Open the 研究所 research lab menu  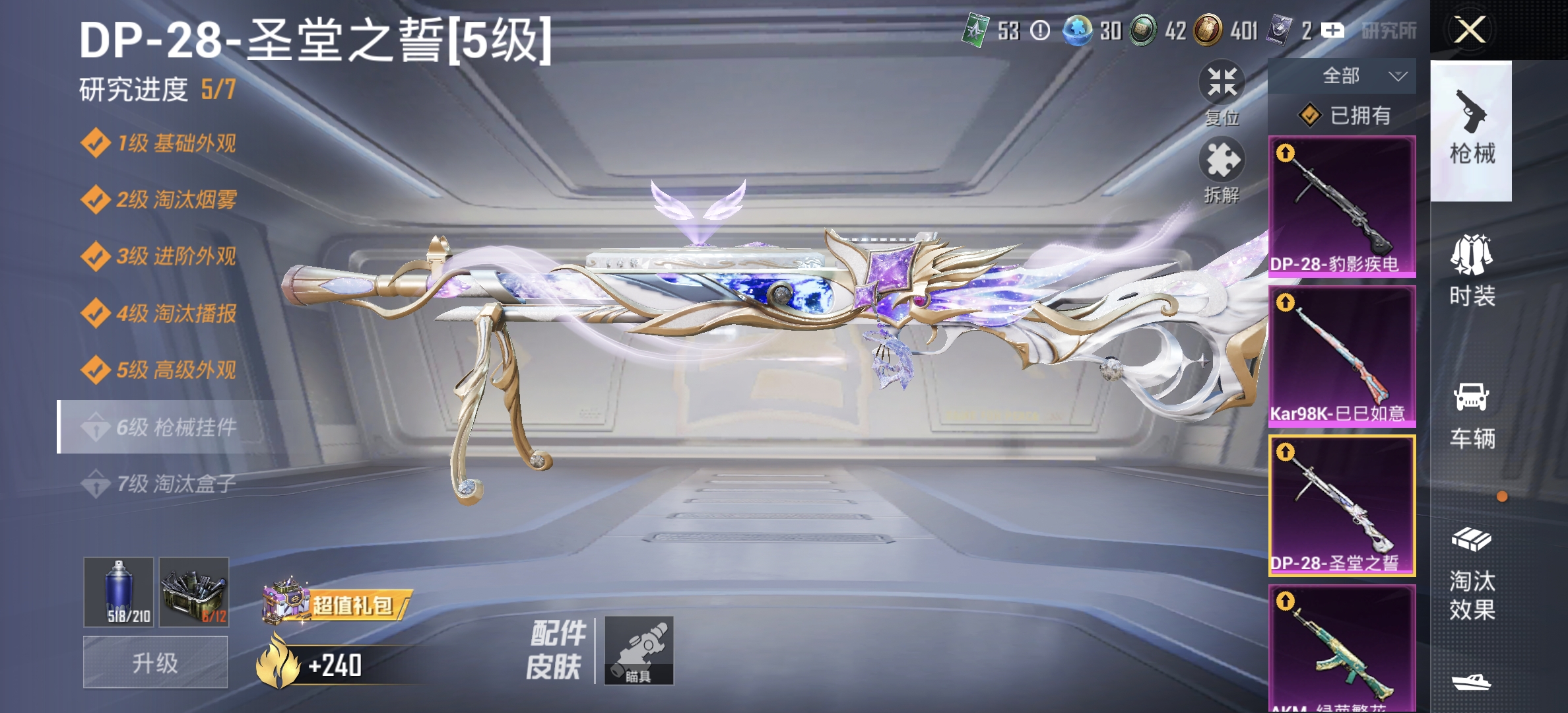click(1389, 30)
